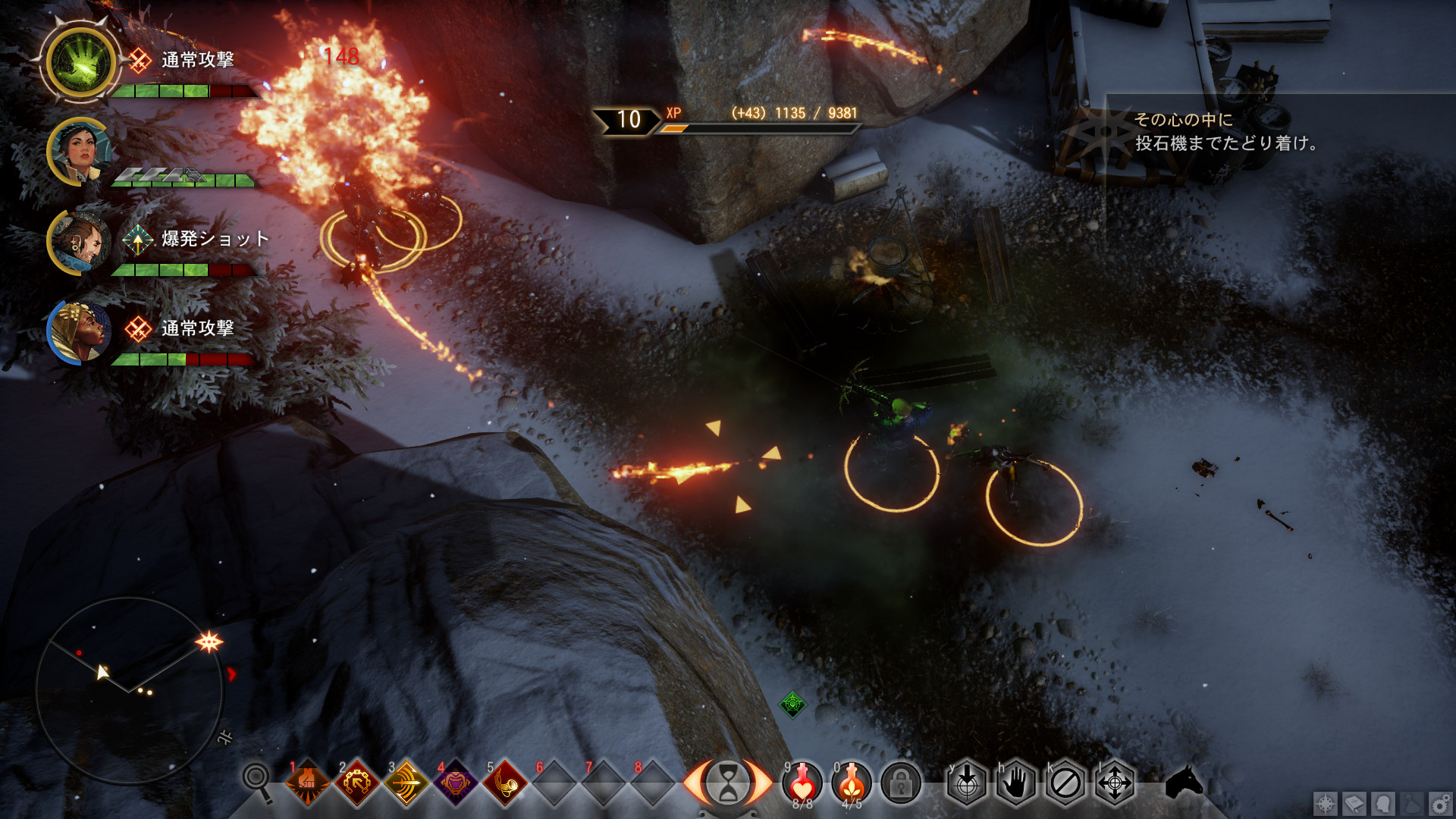
Task: Activate the raised fist ability in slot 1
Action: pos(307,783)
